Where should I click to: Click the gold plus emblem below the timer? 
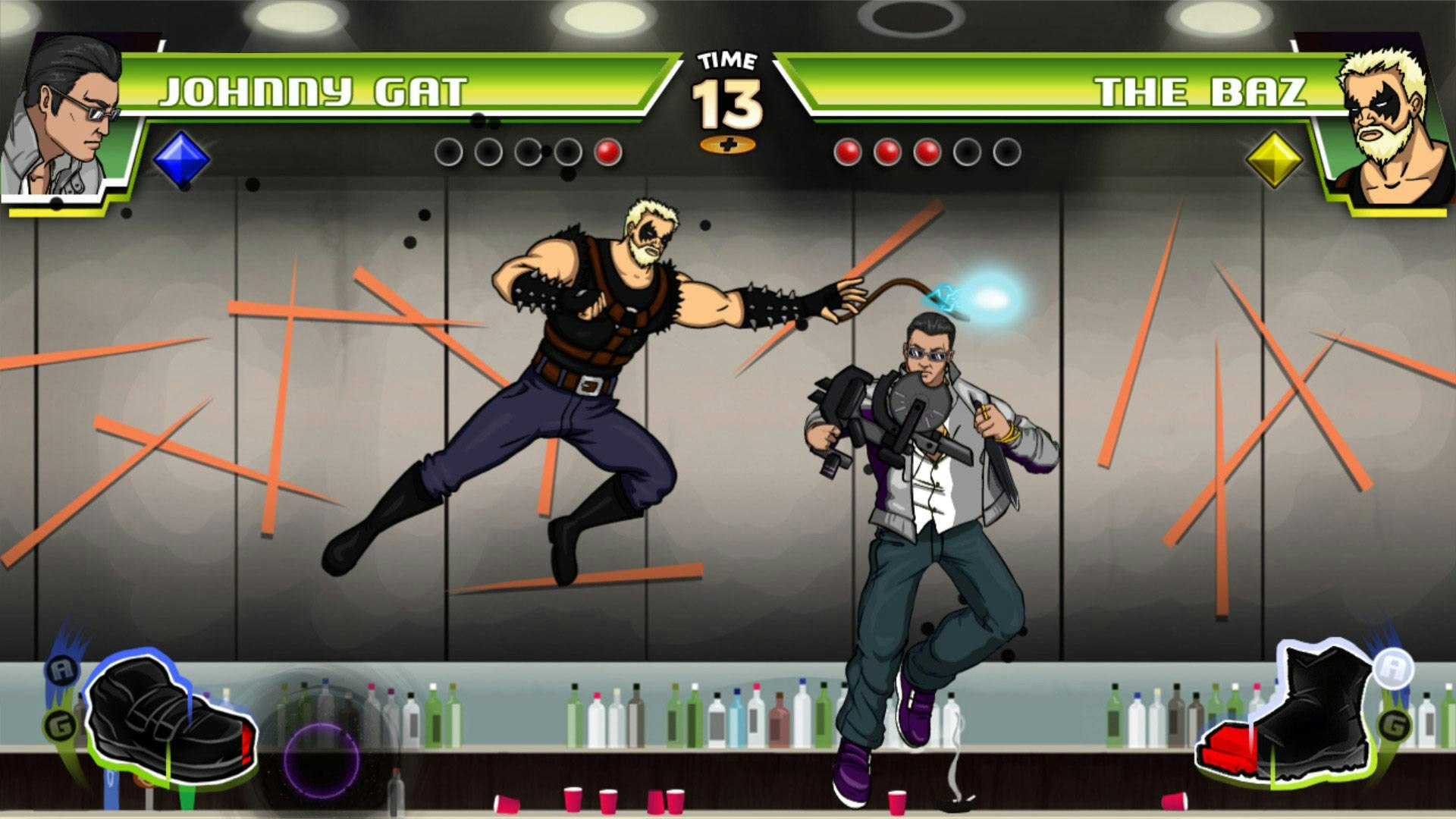[729, 144]
